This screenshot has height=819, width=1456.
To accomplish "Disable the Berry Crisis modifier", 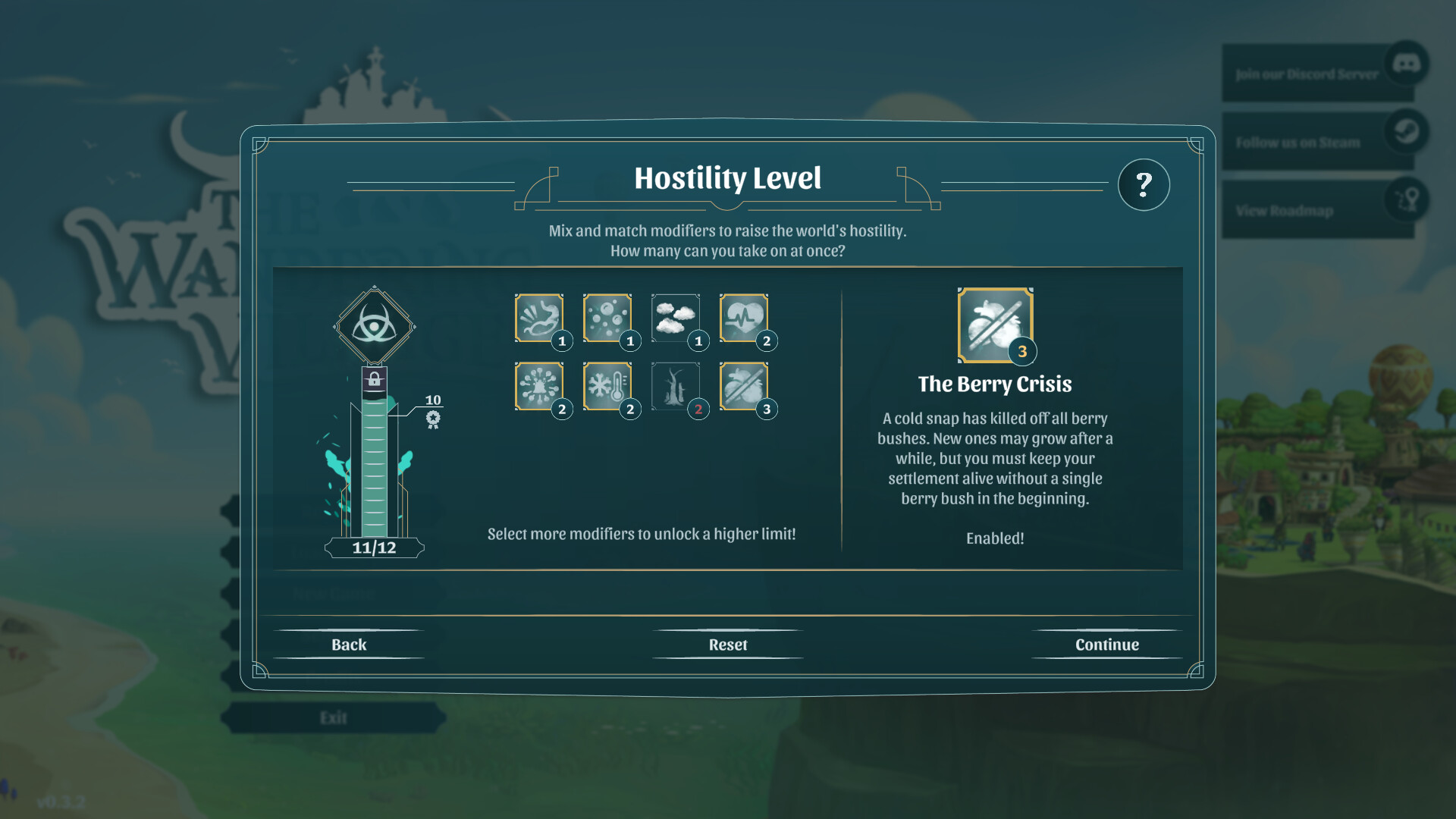I will tap(746, 387).
